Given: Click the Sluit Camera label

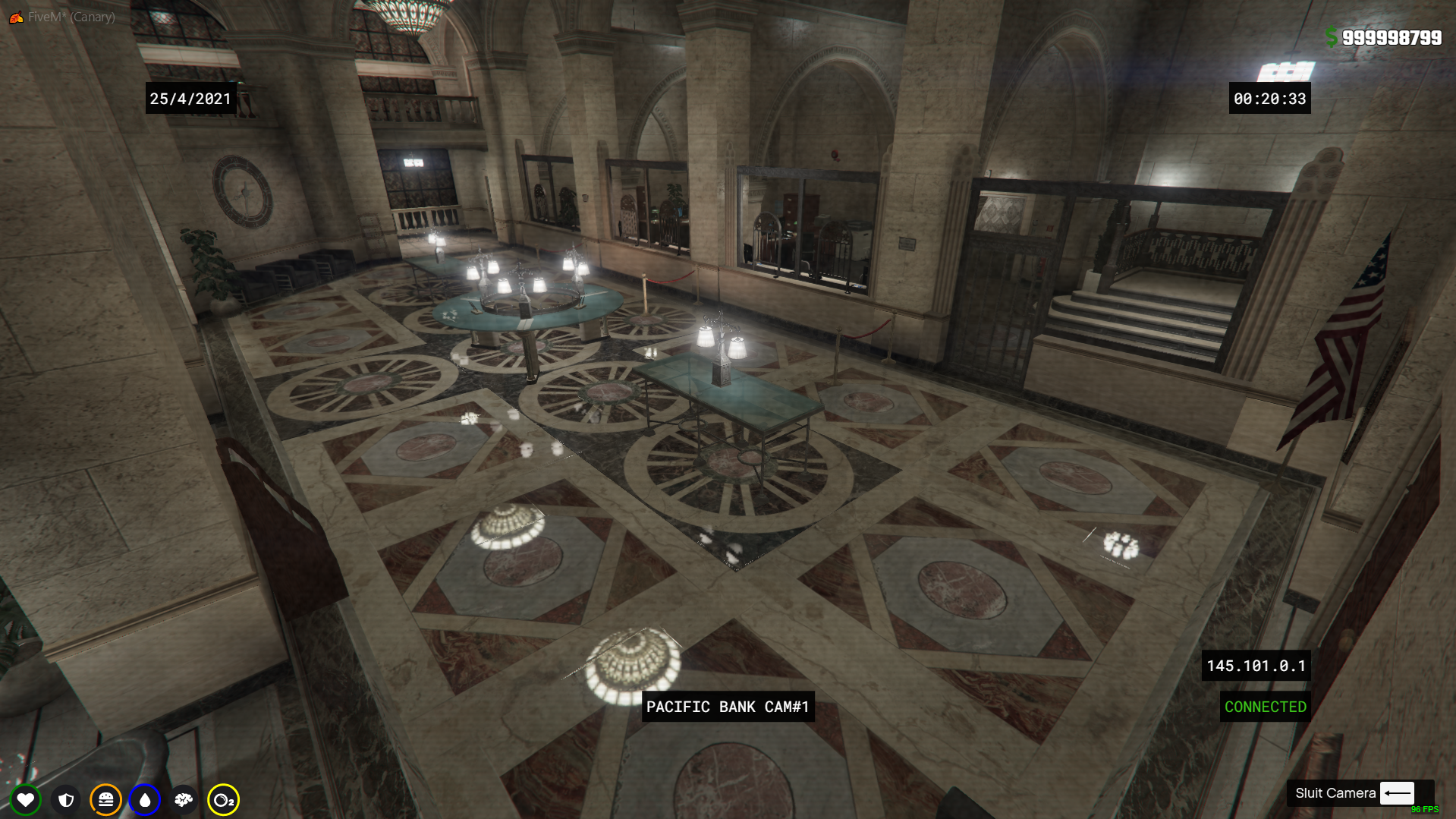Looking at the screenshot, I should 1335,793.
